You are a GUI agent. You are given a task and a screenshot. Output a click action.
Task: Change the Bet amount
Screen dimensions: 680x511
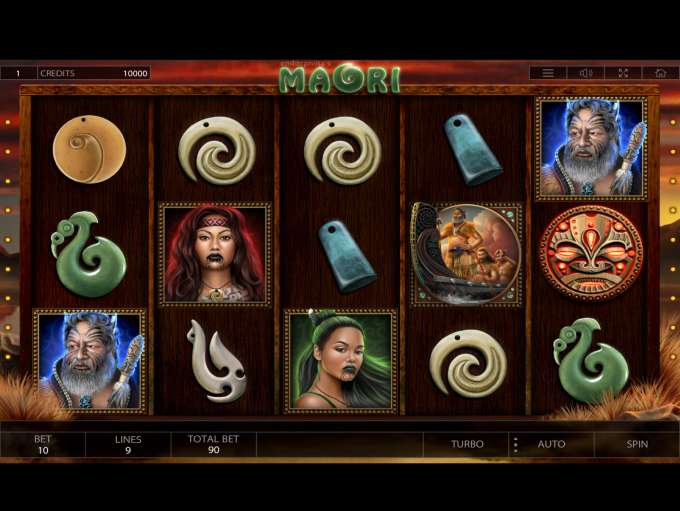pos(43,445)
